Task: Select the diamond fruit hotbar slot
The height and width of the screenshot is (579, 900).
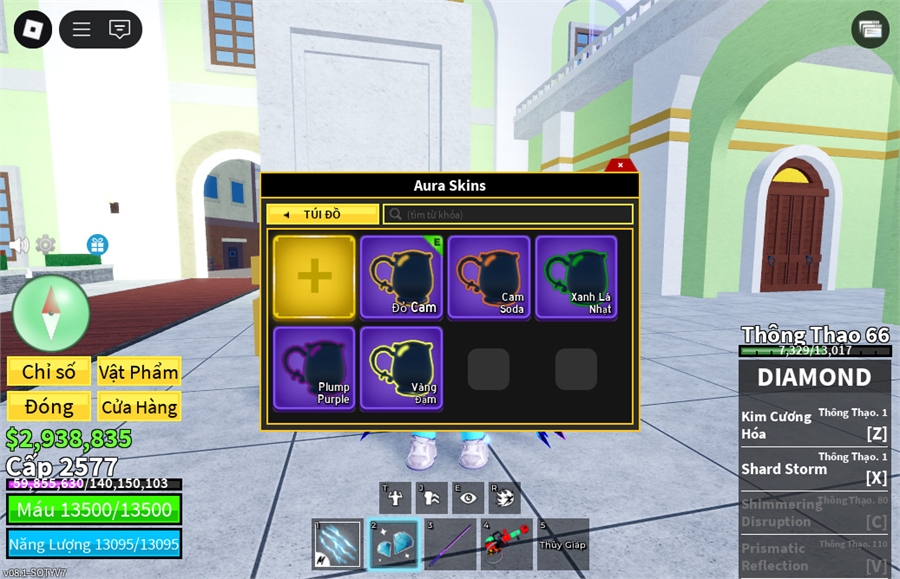Action: (393, 544)
